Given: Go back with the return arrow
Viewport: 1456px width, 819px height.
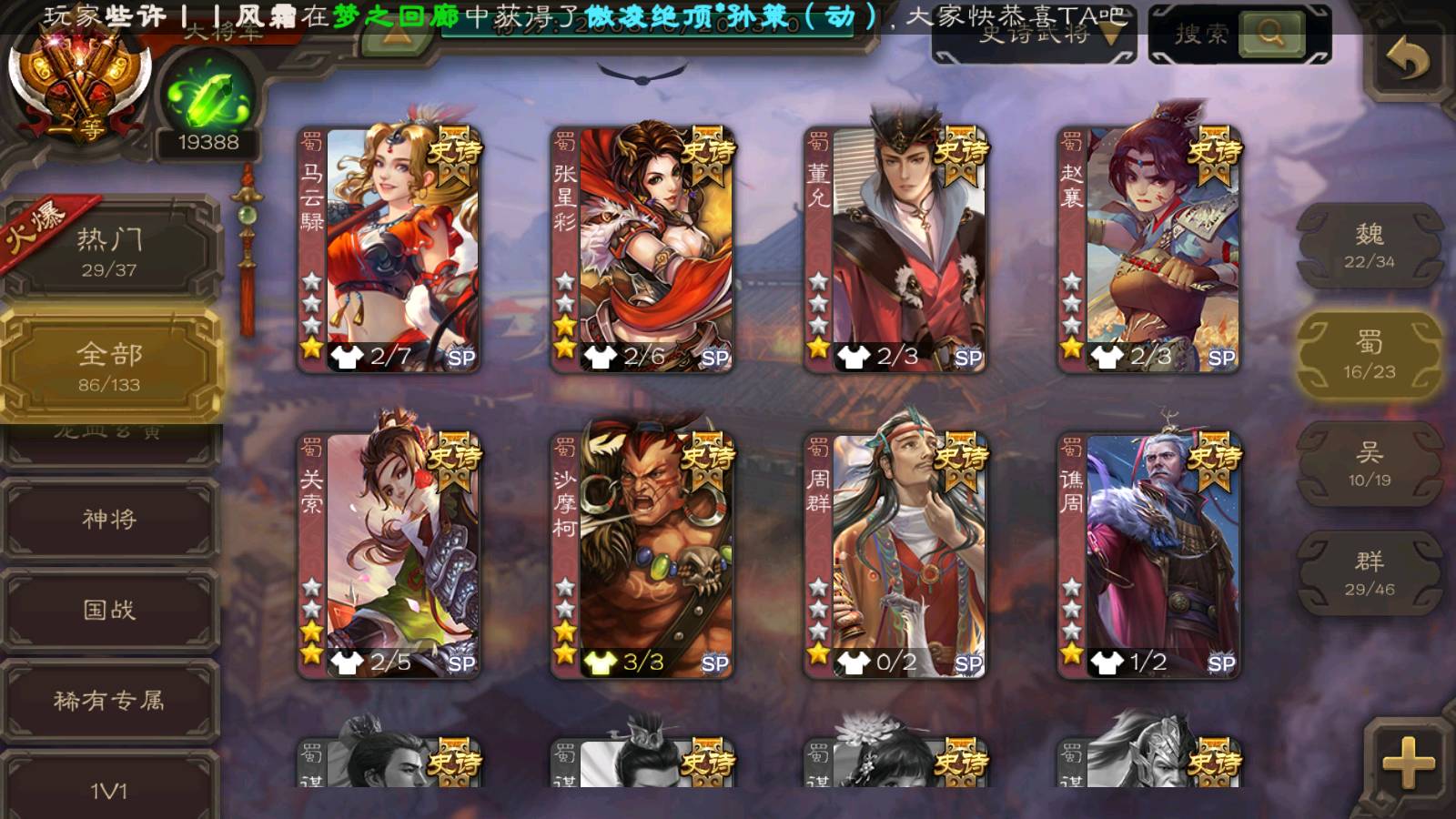Looking at the screenshot, I should [x=1407, y=60].
